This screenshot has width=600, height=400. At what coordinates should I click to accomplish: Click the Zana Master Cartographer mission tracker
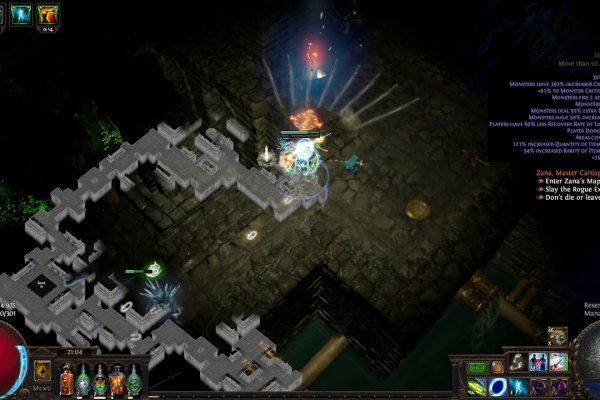565,172
